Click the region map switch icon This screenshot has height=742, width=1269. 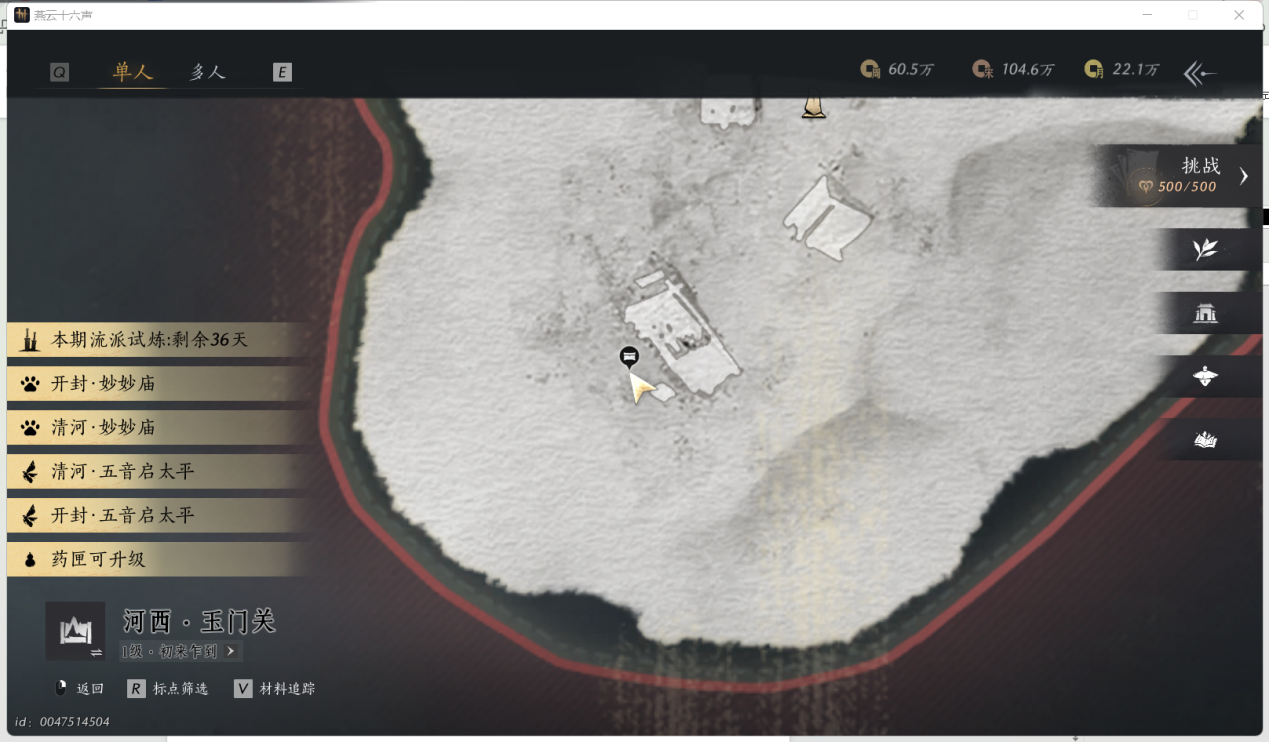pyautogui.click(x=75, y=632)
